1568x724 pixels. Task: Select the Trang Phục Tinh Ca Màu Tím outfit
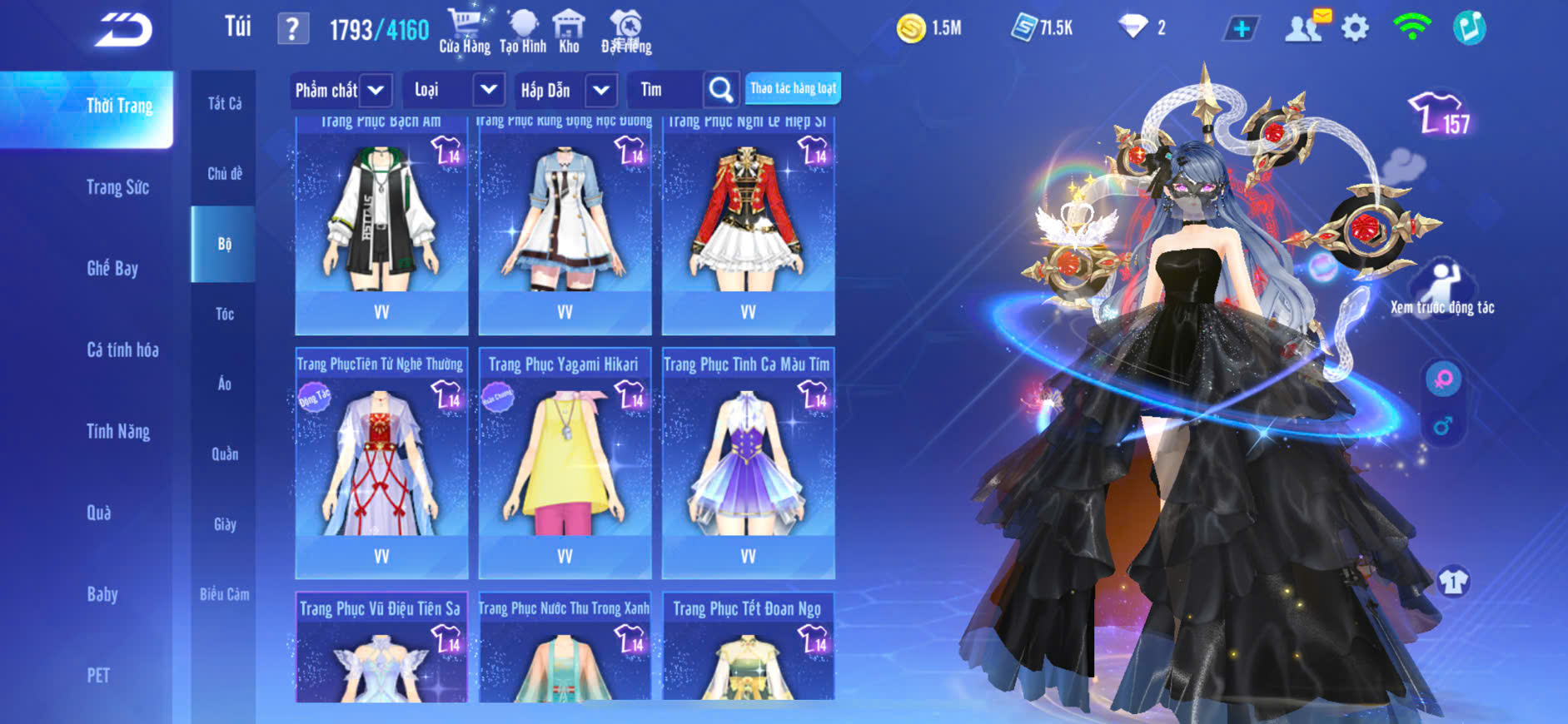click(748, 462)
